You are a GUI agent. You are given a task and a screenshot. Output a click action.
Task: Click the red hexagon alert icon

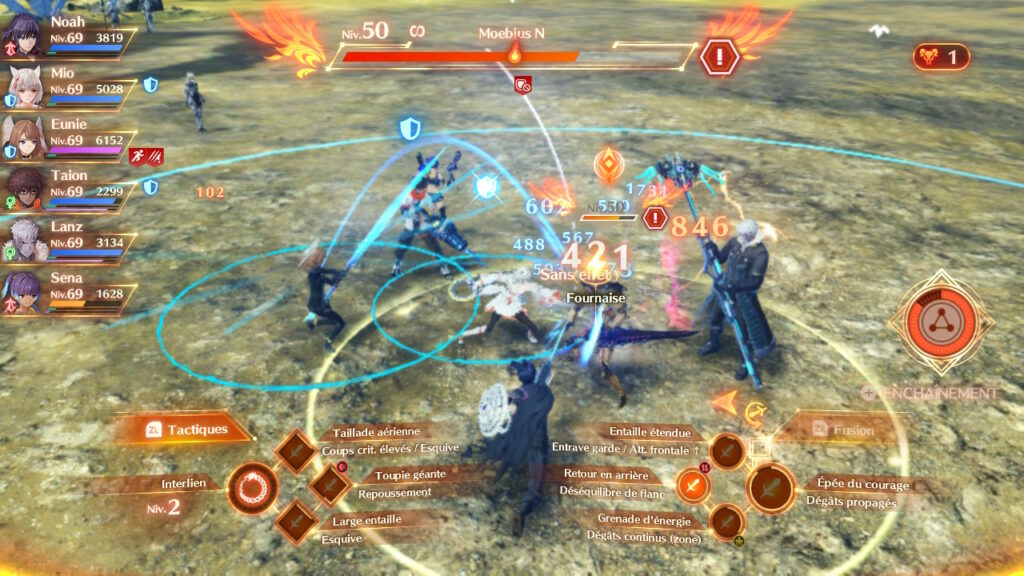tap(718, 56)
